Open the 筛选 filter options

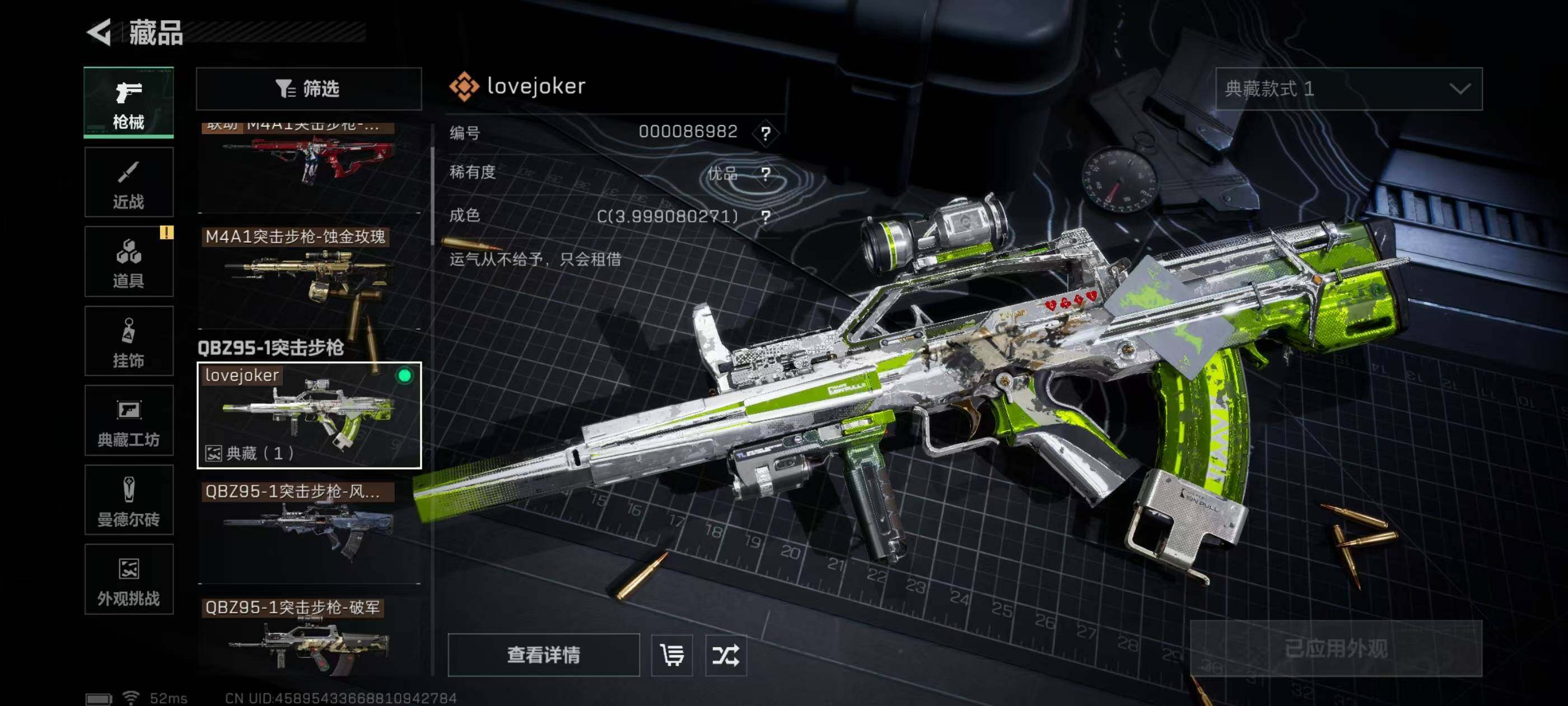tap(309, 89)
